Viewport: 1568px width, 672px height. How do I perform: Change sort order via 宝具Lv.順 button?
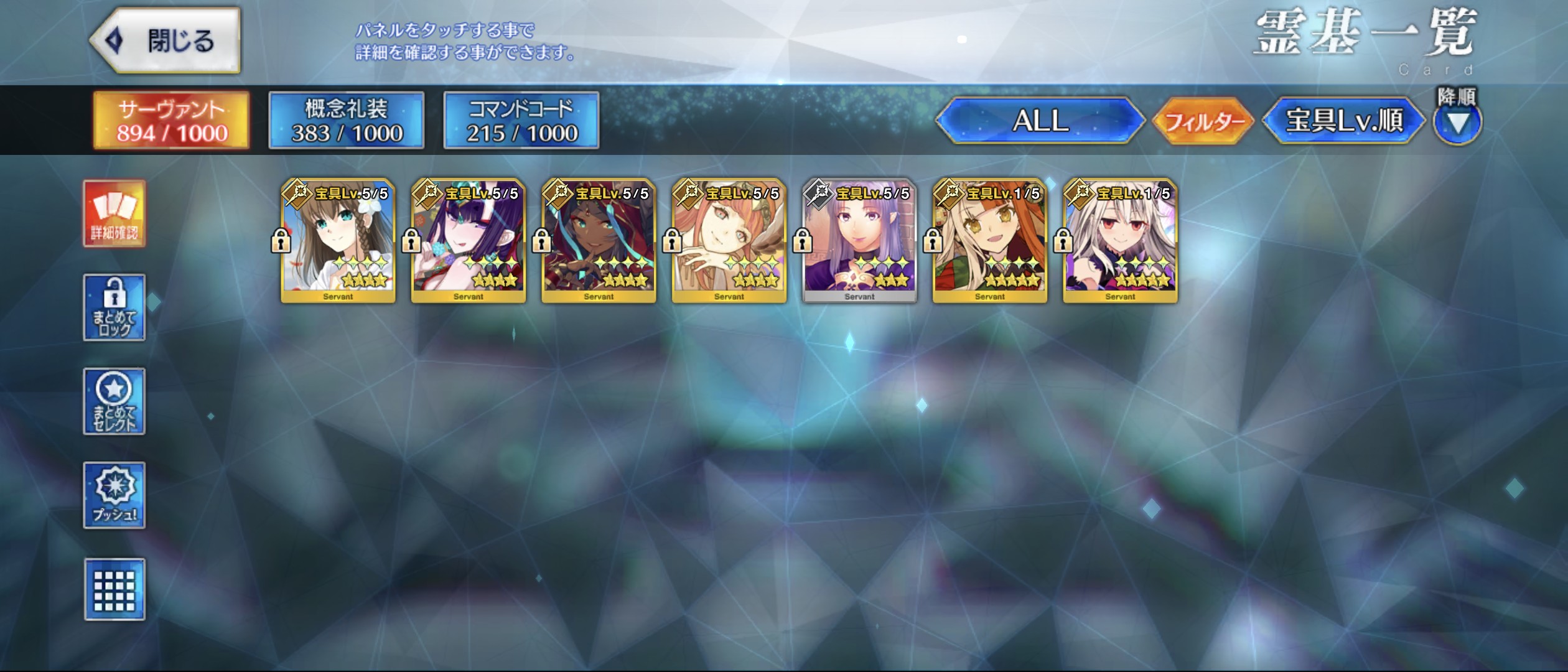point(1343,121)
